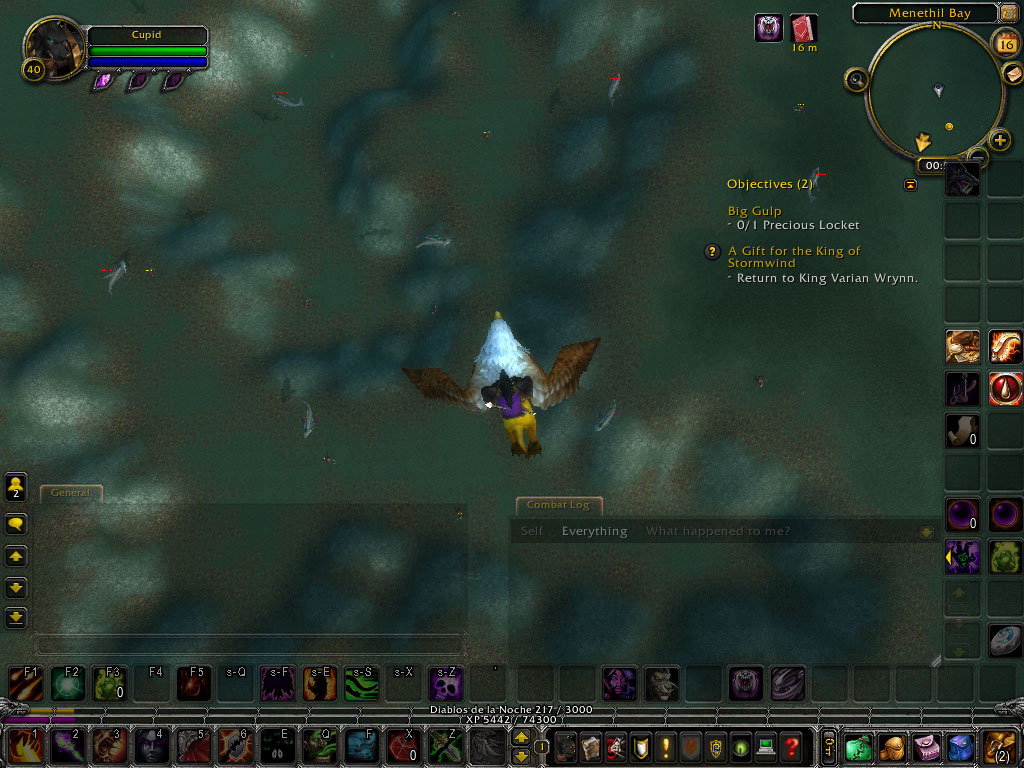Screen dimensions: 1024x768
Task: Open the calendar showing day 16
Action: (1004, 42)
